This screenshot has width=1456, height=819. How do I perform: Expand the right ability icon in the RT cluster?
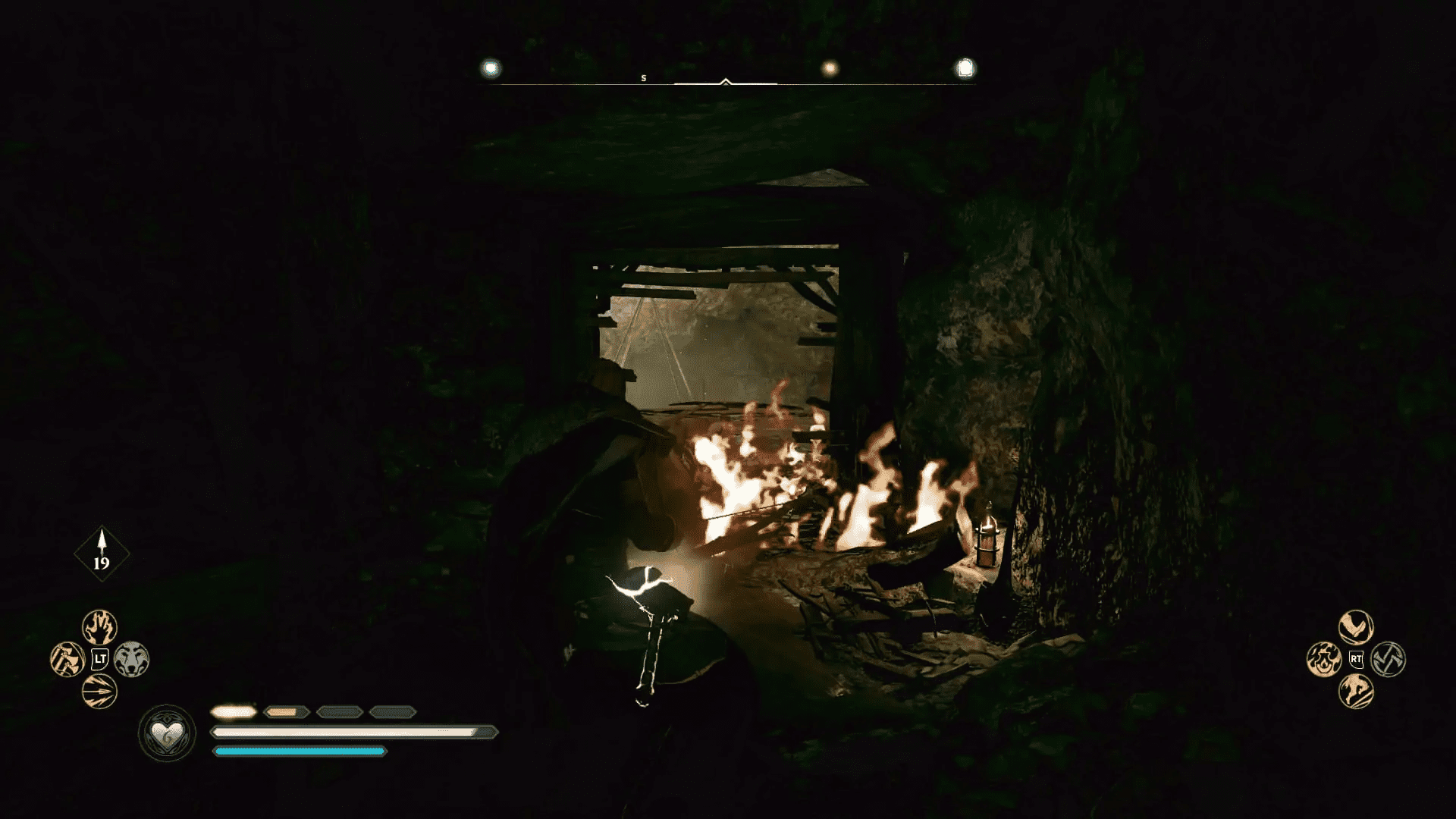[x=1389, y=659]
